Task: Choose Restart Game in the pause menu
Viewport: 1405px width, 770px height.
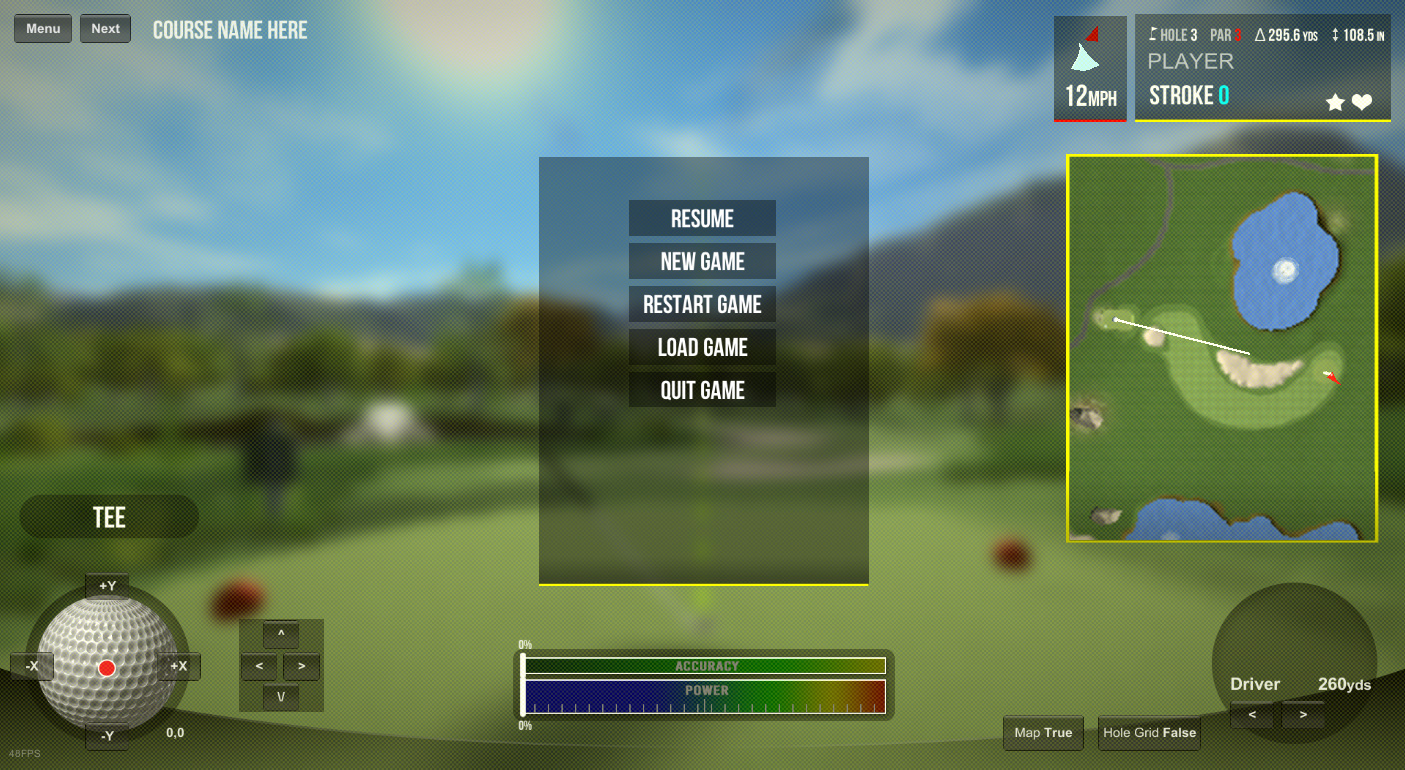Action: (x=702, y=305)
